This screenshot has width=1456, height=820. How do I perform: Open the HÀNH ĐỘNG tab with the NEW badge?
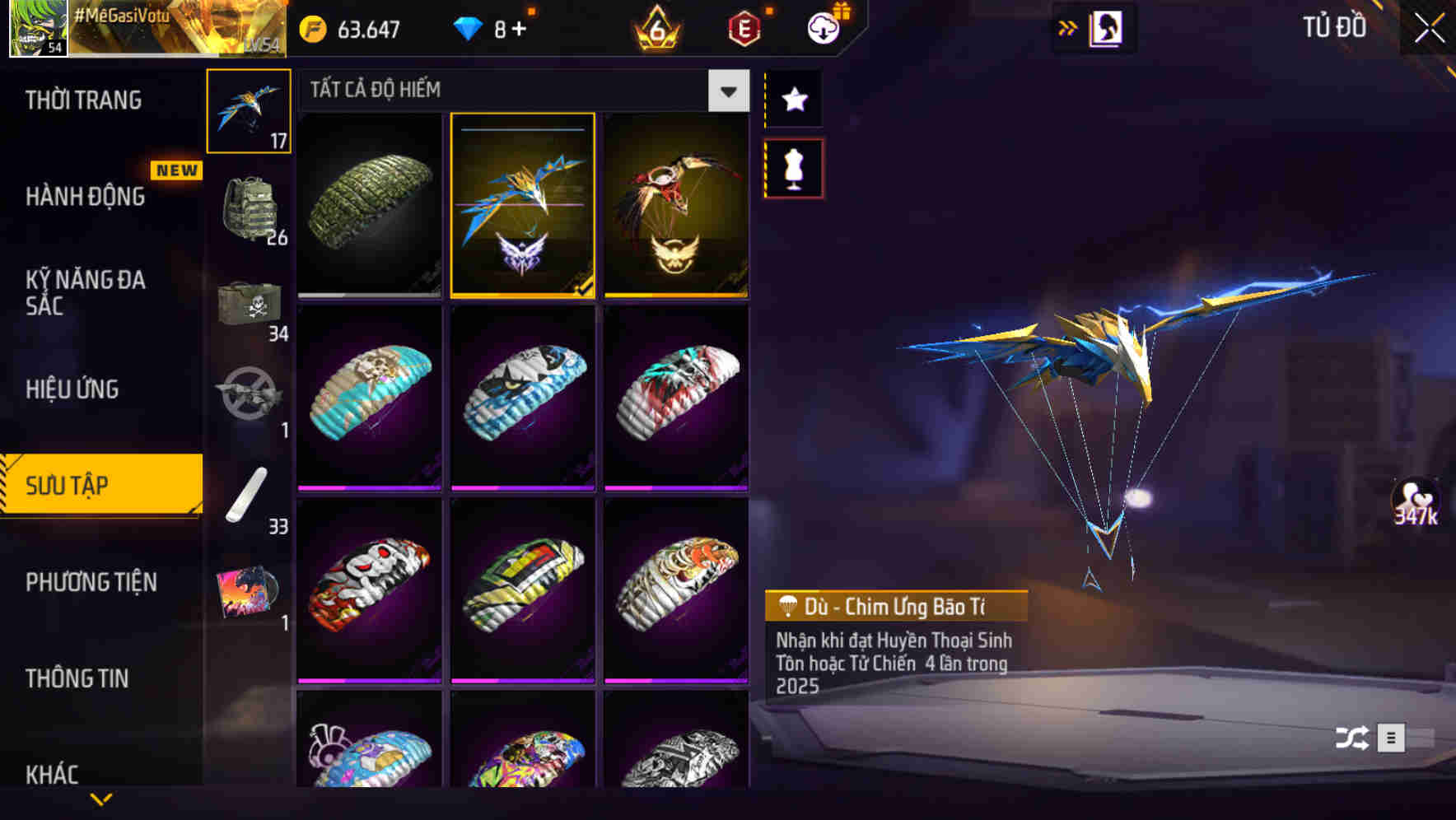click(x=86, y=198)
